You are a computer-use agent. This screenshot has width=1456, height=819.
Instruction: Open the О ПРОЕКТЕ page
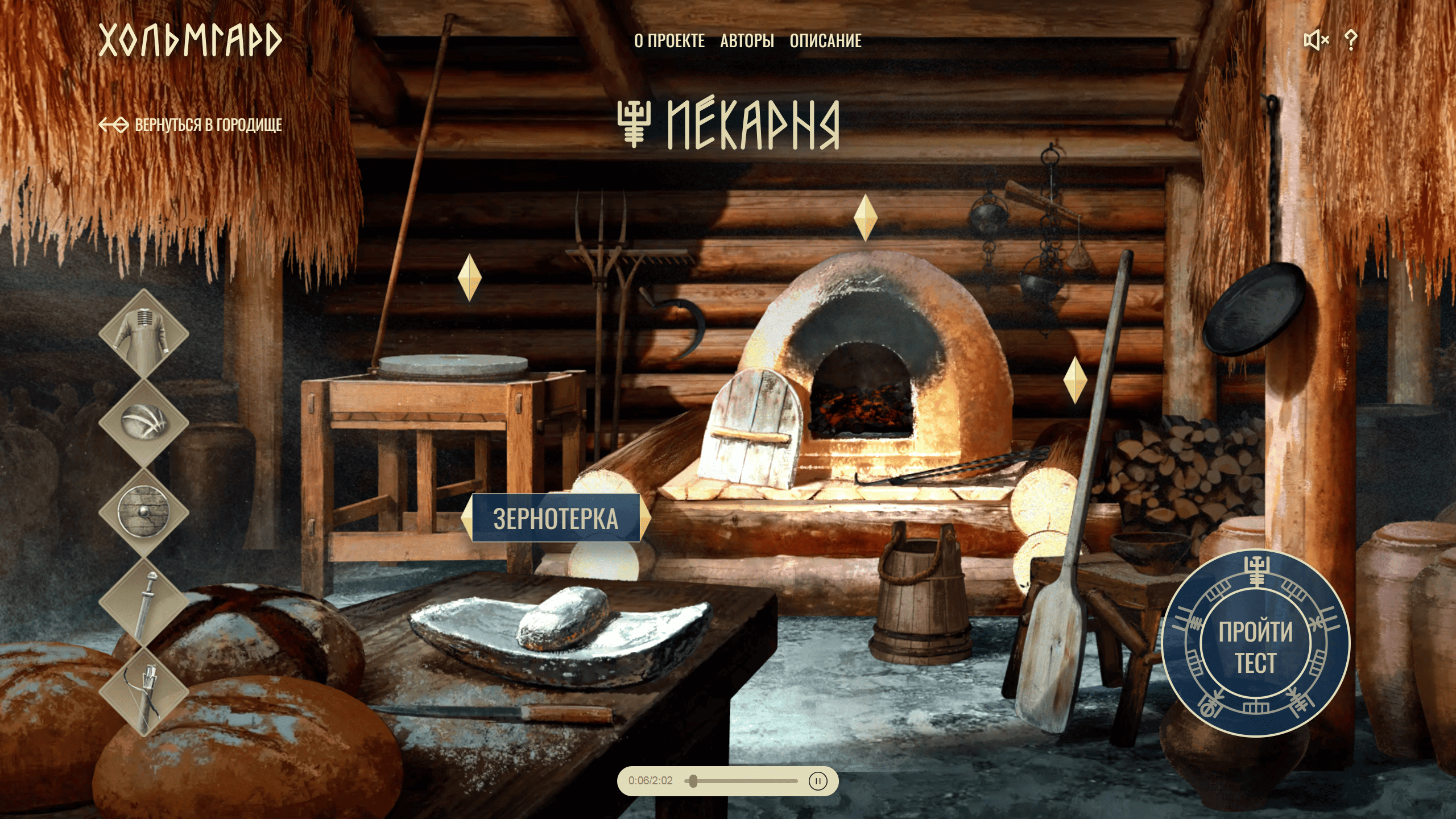(669, 41)
